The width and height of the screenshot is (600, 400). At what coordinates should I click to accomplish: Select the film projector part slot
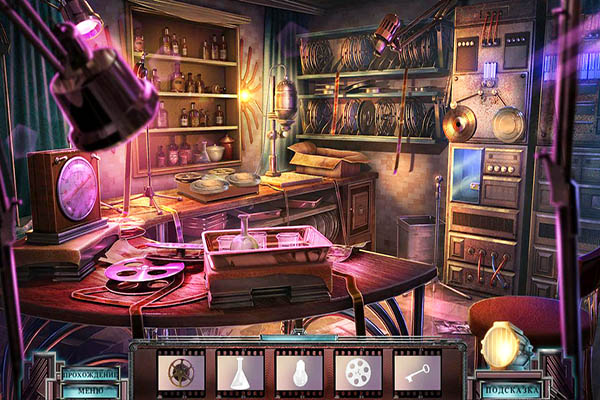(x=180, y=372)
